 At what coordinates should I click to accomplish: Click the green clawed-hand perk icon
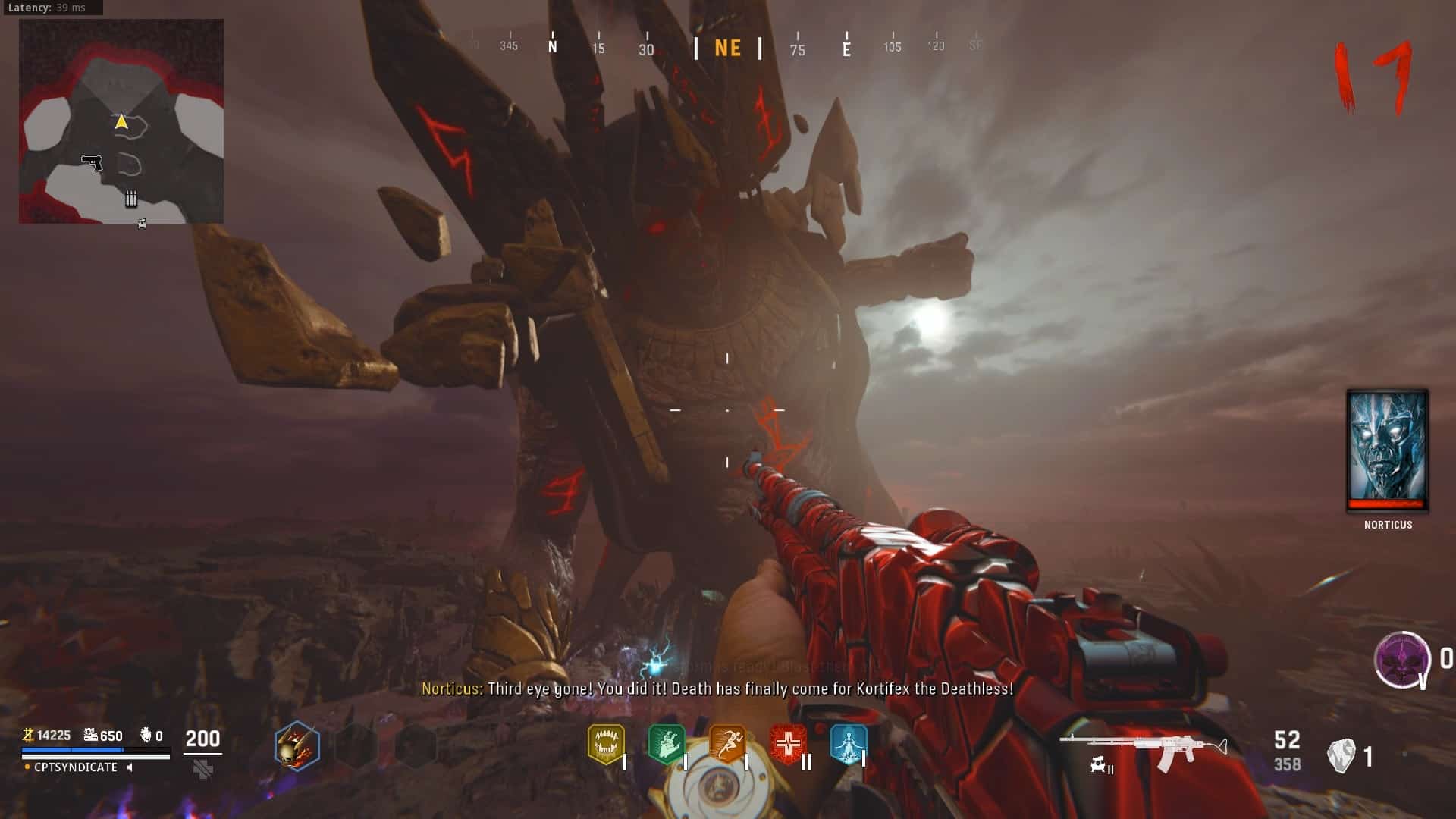pyautogui.click(x=667, y=744)
